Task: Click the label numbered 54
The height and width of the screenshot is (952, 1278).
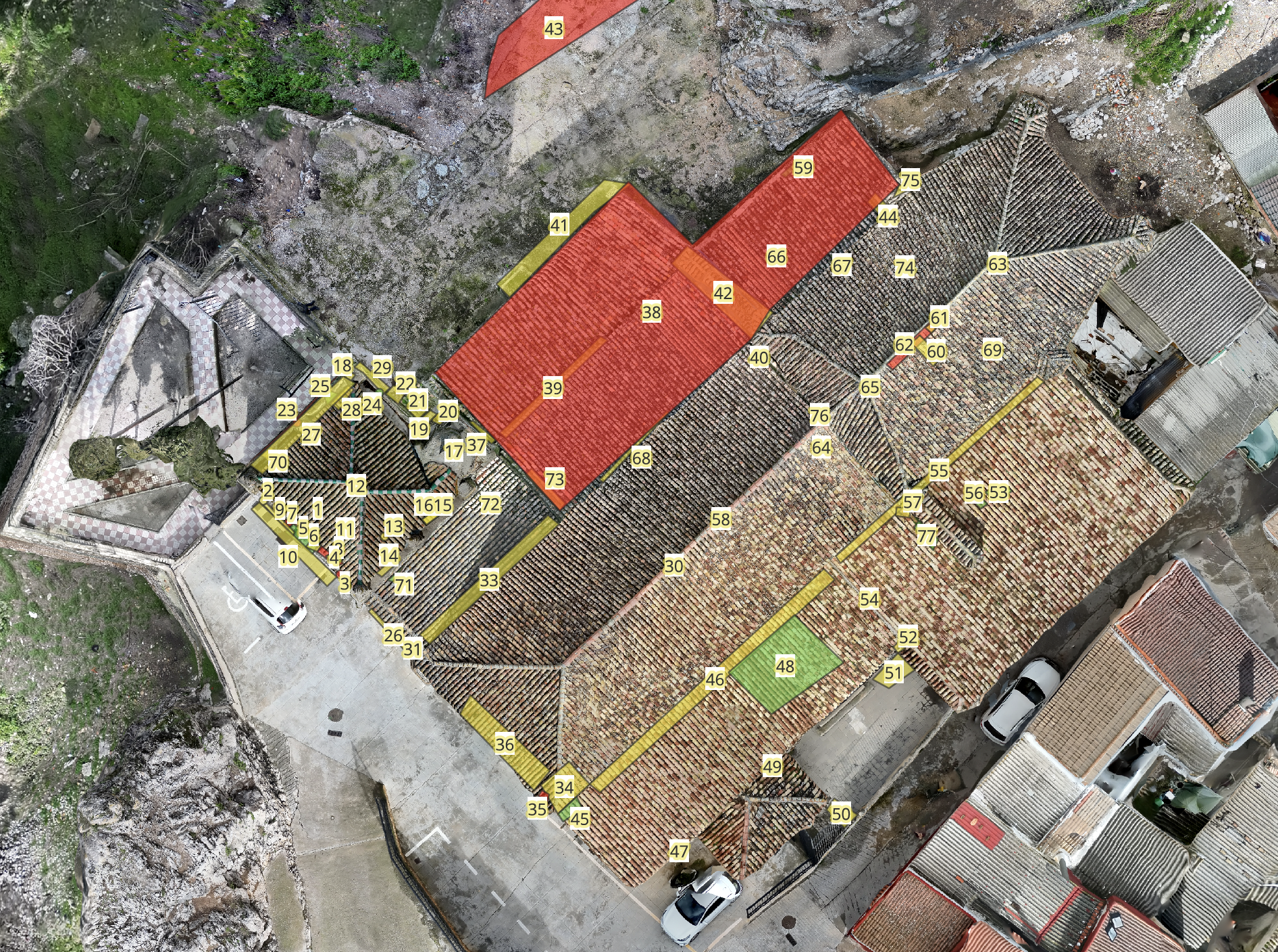Action: (869, 599)
